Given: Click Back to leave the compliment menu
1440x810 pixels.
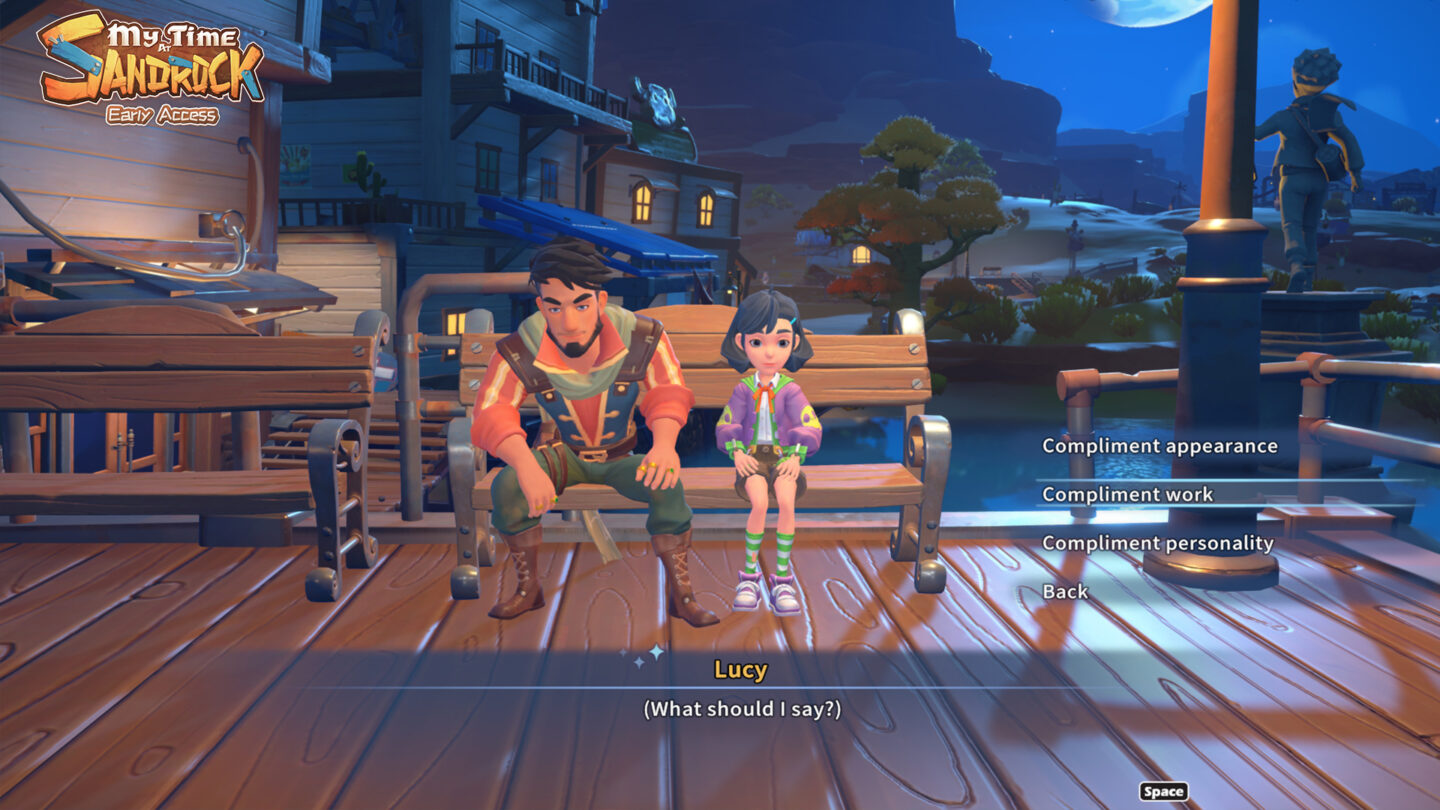Looking at the screenshot, I should [1064, 591].
